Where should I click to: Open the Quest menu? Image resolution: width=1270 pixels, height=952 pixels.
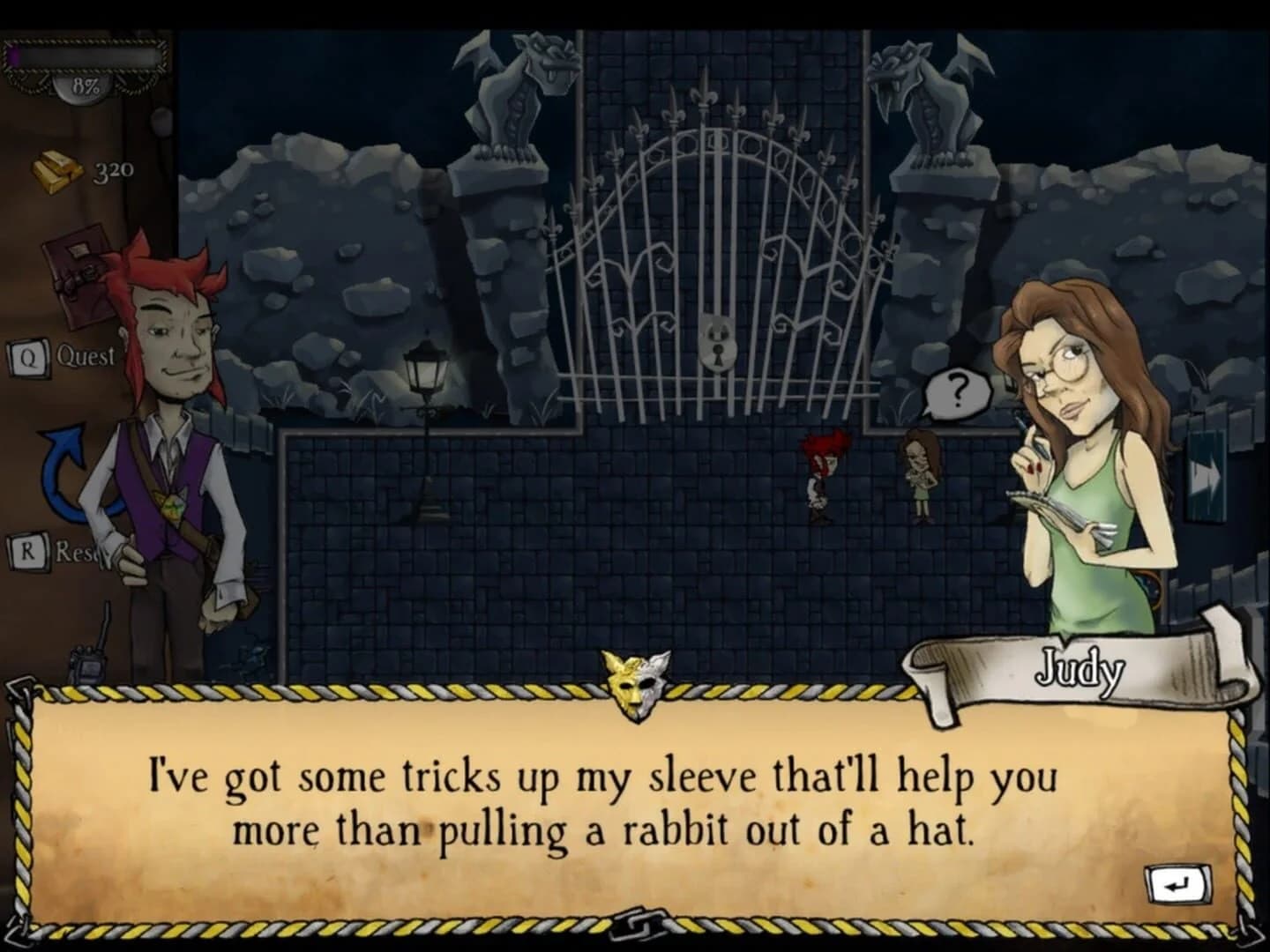coord(84,356)
